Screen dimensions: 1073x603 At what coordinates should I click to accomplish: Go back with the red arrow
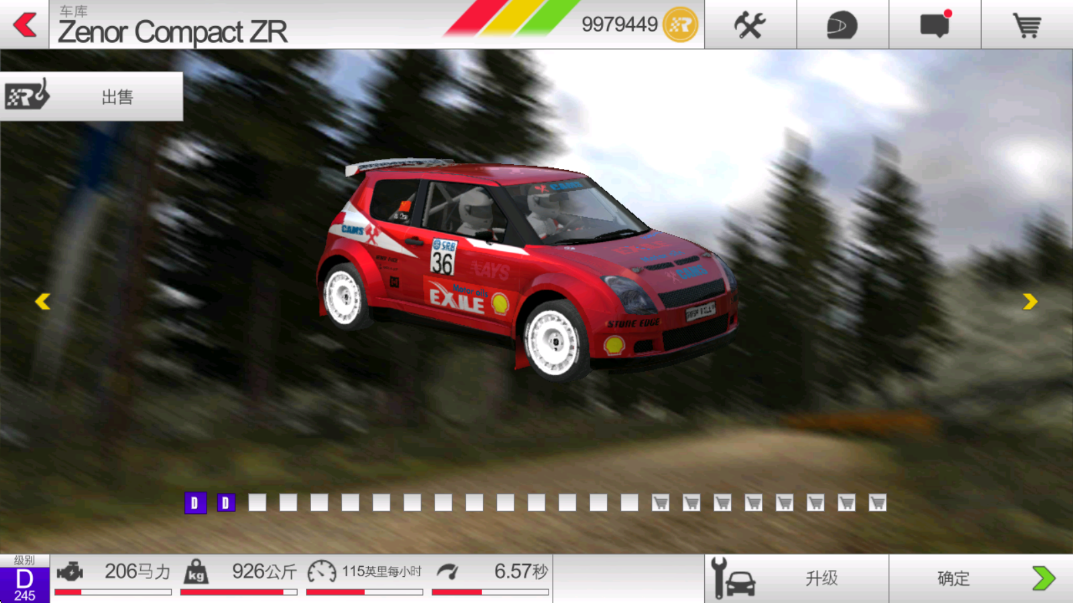coord(25,24)
